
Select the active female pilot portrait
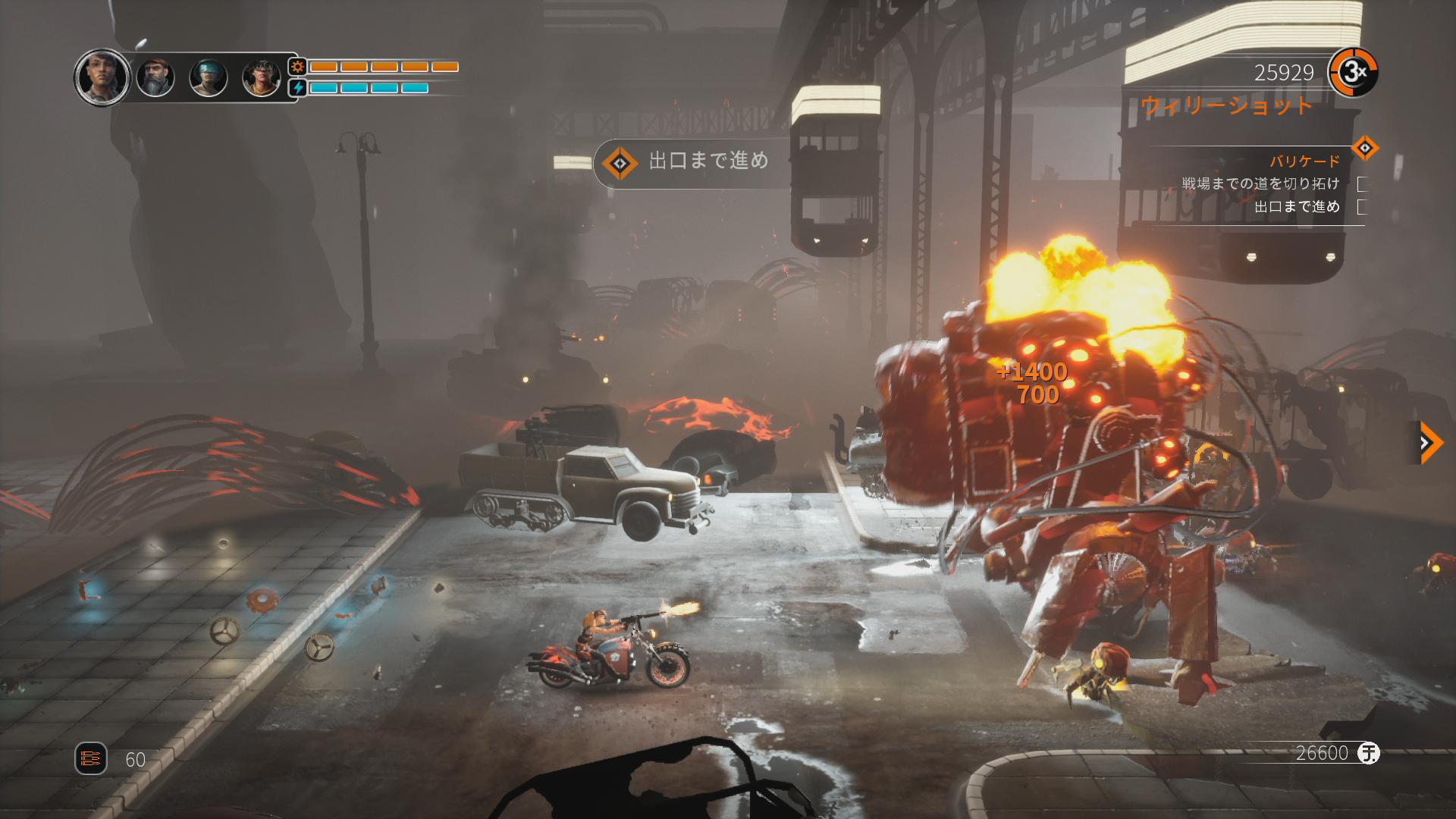[x=102, y=77]
